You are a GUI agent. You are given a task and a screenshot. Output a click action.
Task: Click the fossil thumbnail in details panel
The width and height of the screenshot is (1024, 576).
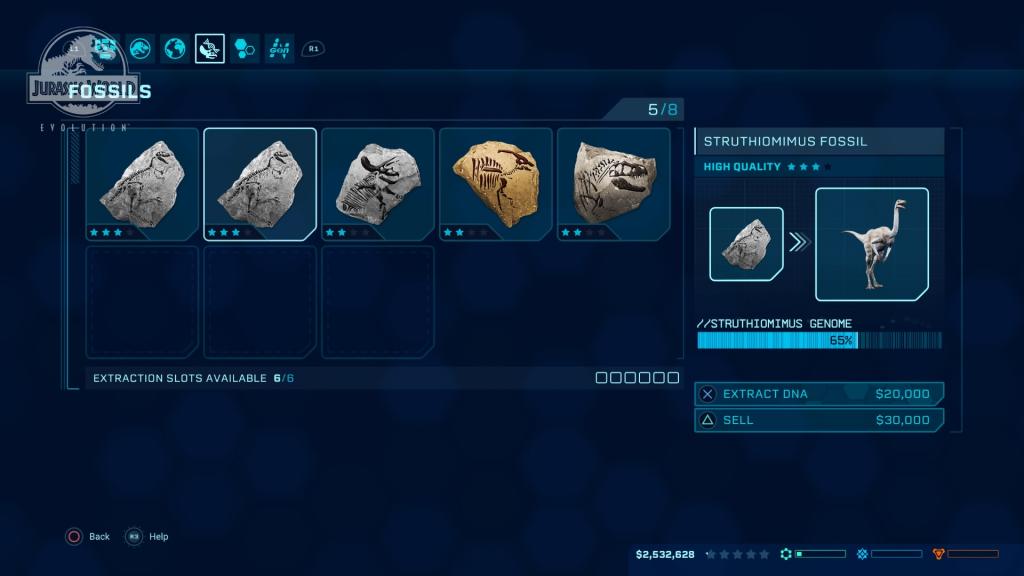coord(746,244)
